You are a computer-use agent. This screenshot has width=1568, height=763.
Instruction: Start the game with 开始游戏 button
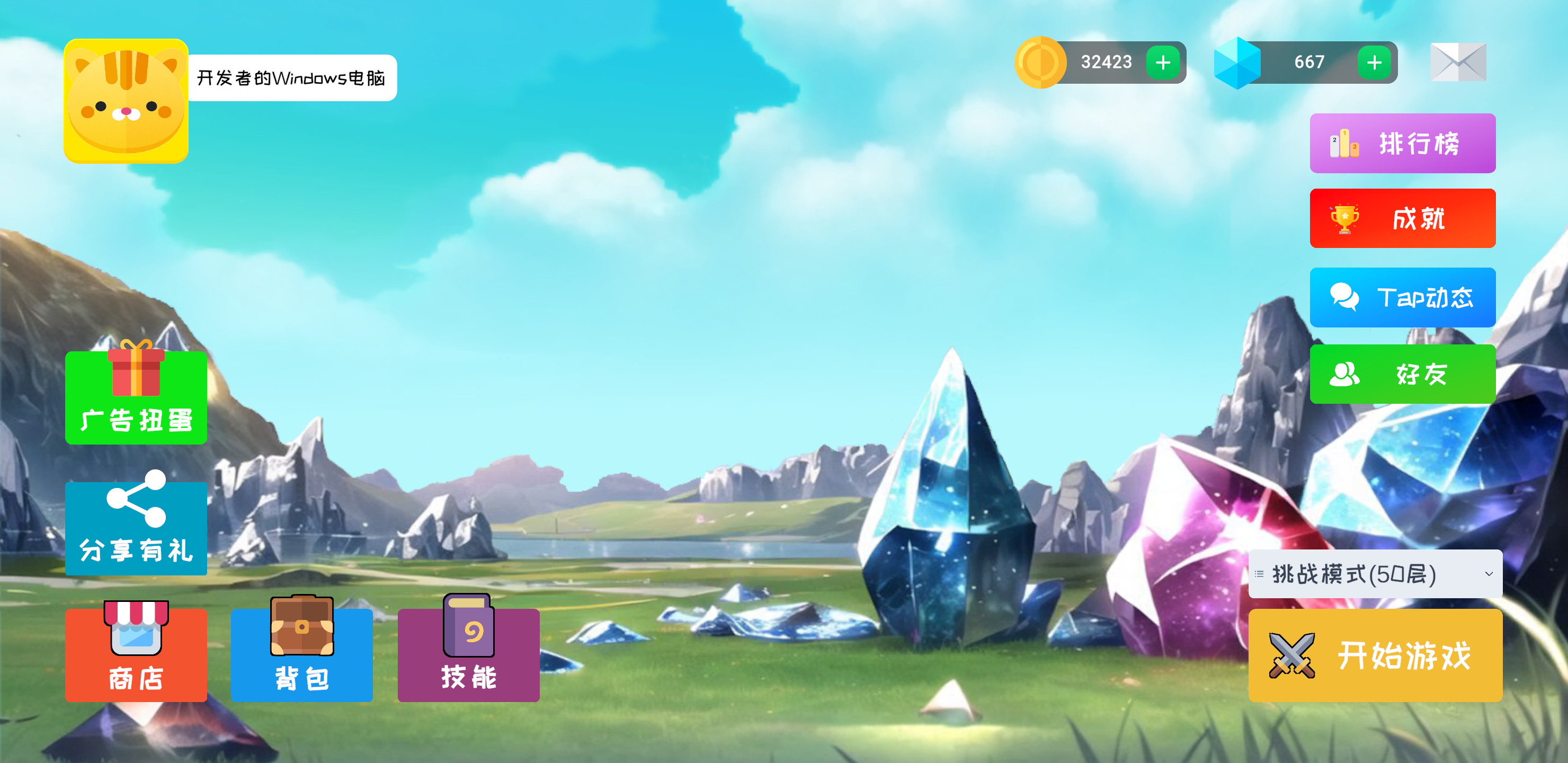(1375, 655)
